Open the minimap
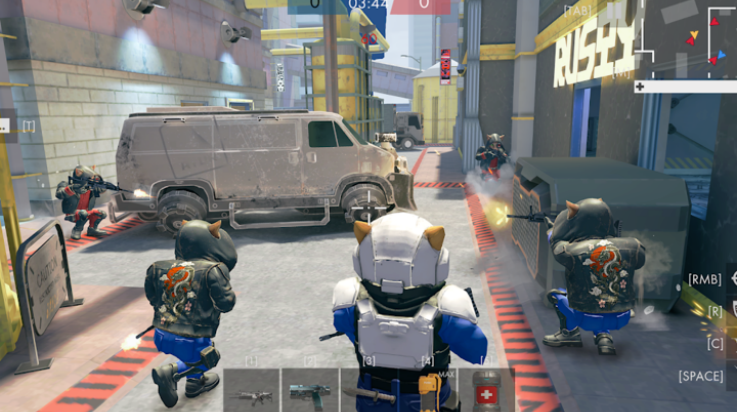737x412 pixels. pyautogui.click(x=690, y=40)
